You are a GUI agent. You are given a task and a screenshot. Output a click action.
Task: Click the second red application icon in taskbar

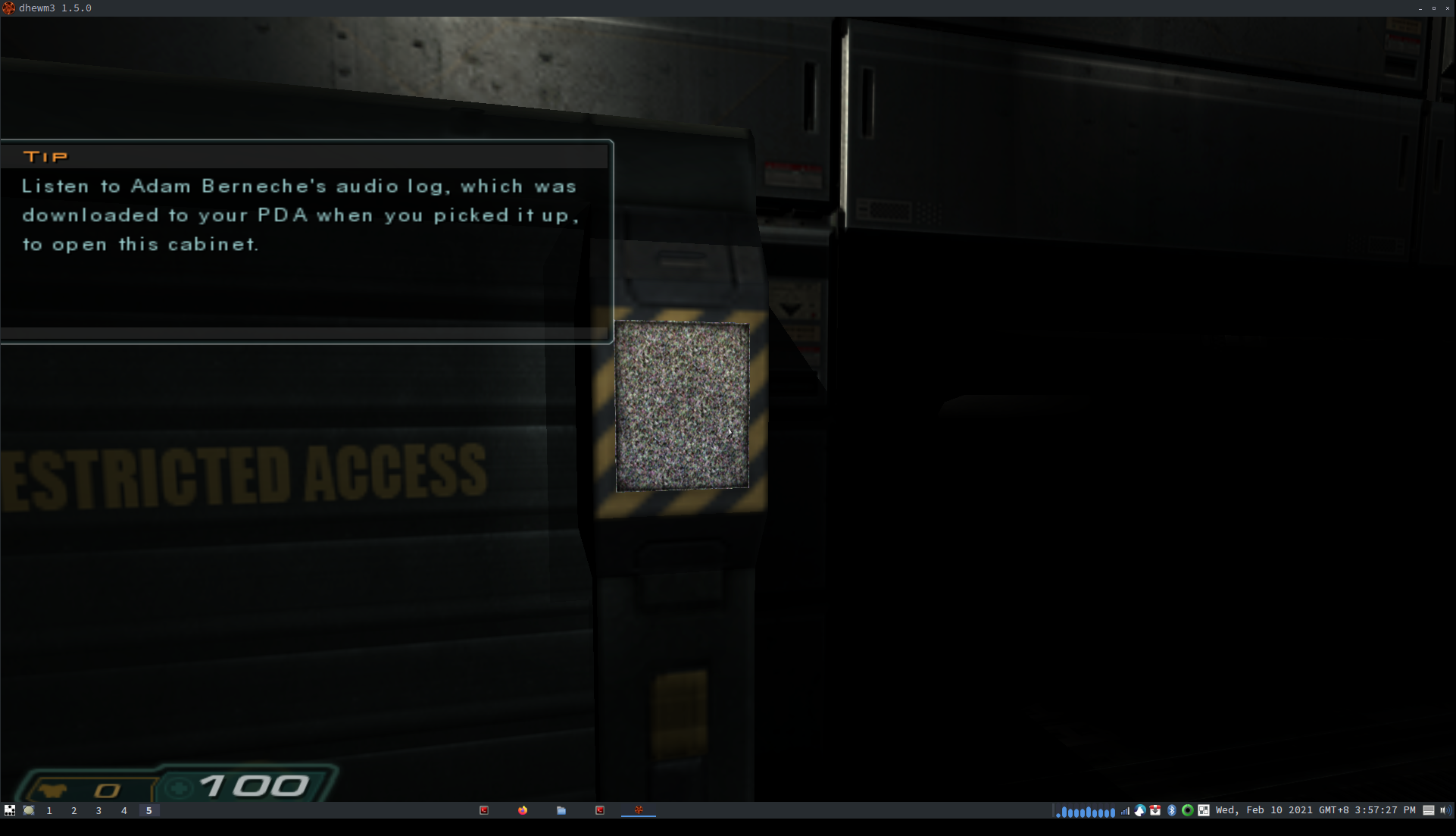tap(599, 811)
